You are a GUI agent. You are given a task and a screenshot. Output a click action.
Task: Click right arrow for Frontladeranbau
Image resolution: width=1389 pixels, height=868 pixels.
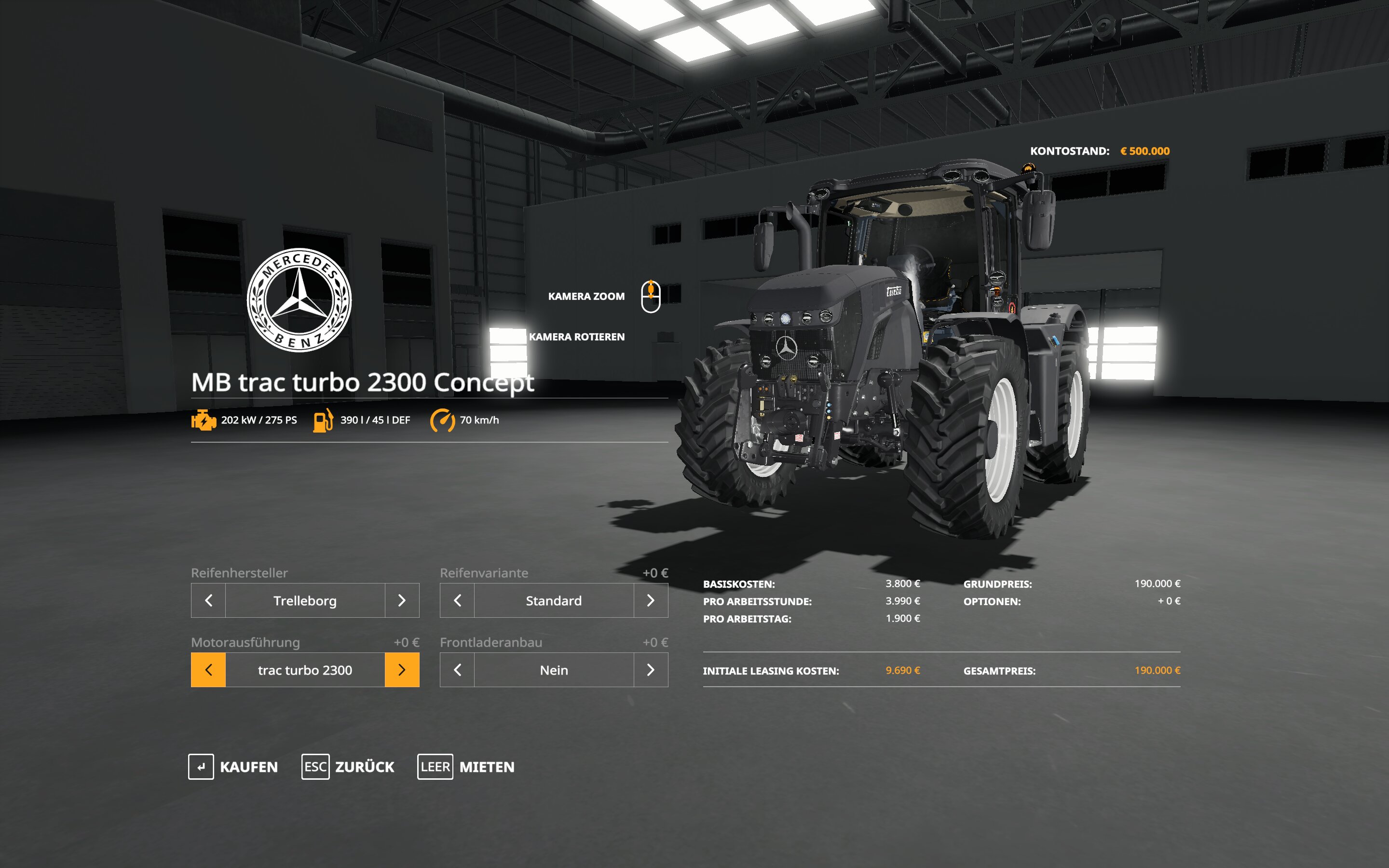pyautogui.click(x=650, y=670)
